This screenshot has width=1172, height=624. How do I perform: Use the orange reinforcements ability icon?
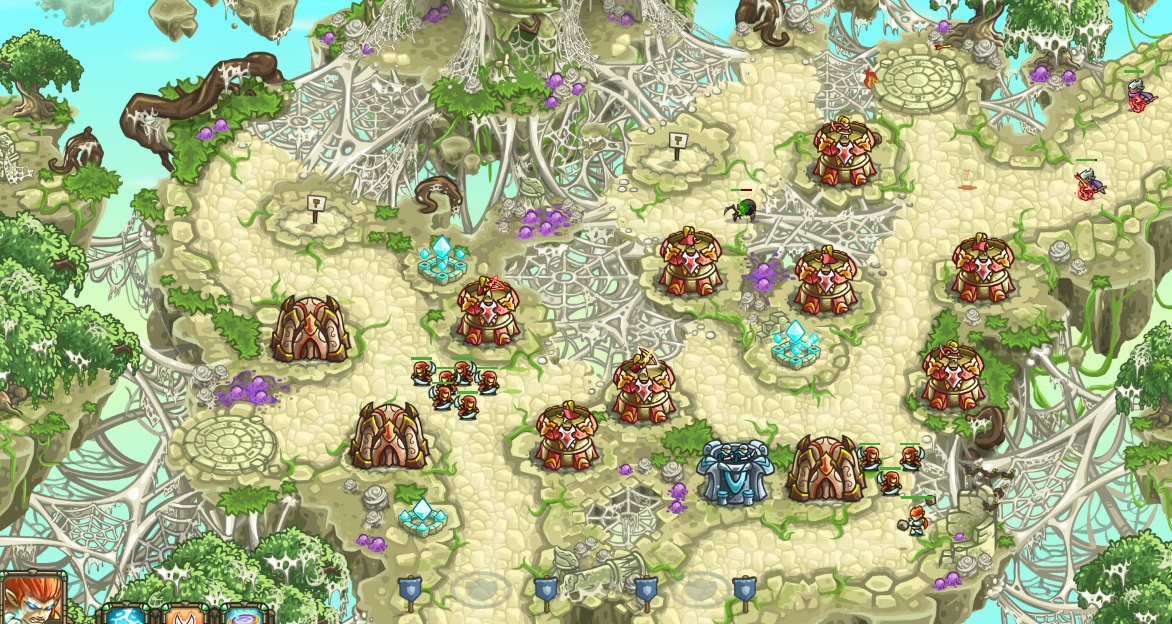click(184, 614)
